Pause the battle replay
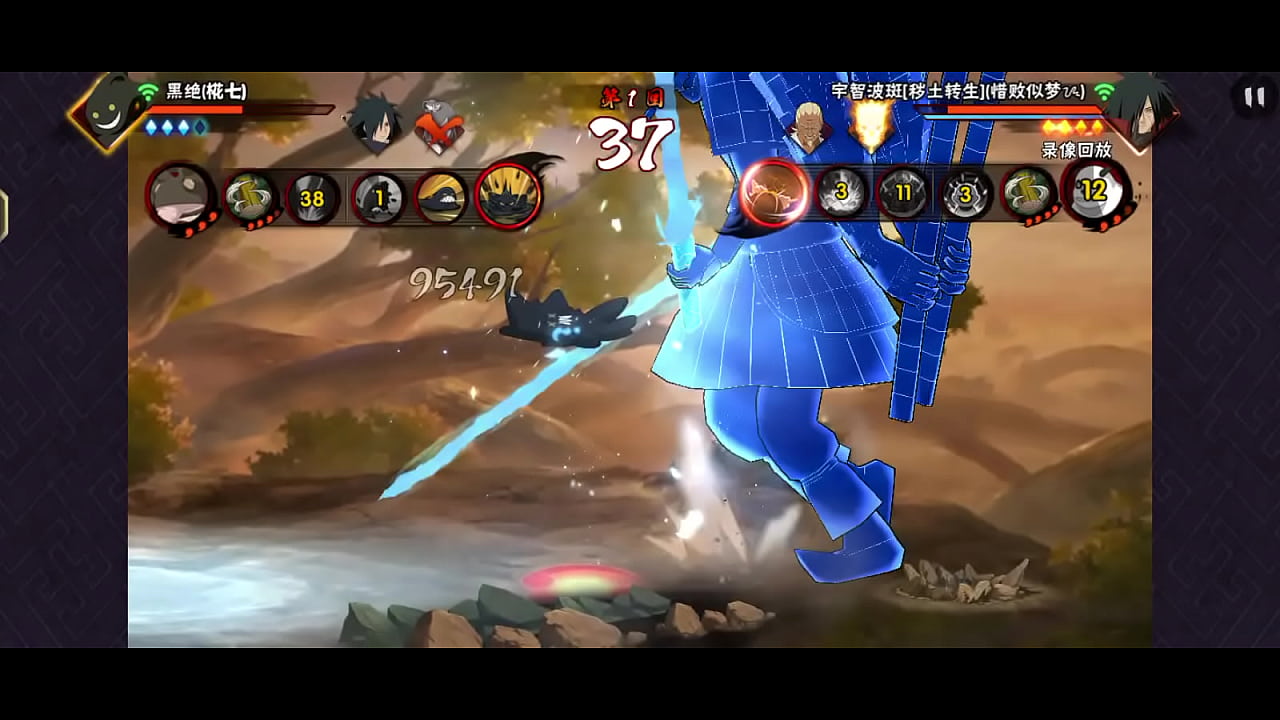Viewport: 1280px width, 720px height. pyautogui.click(x=1253, y=97)
